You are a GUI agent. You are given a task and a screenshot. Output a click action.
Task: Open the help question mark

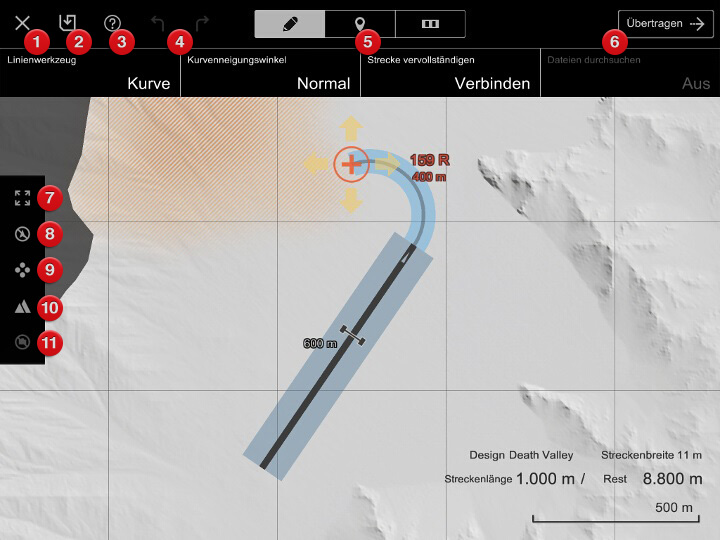(113, 22)
